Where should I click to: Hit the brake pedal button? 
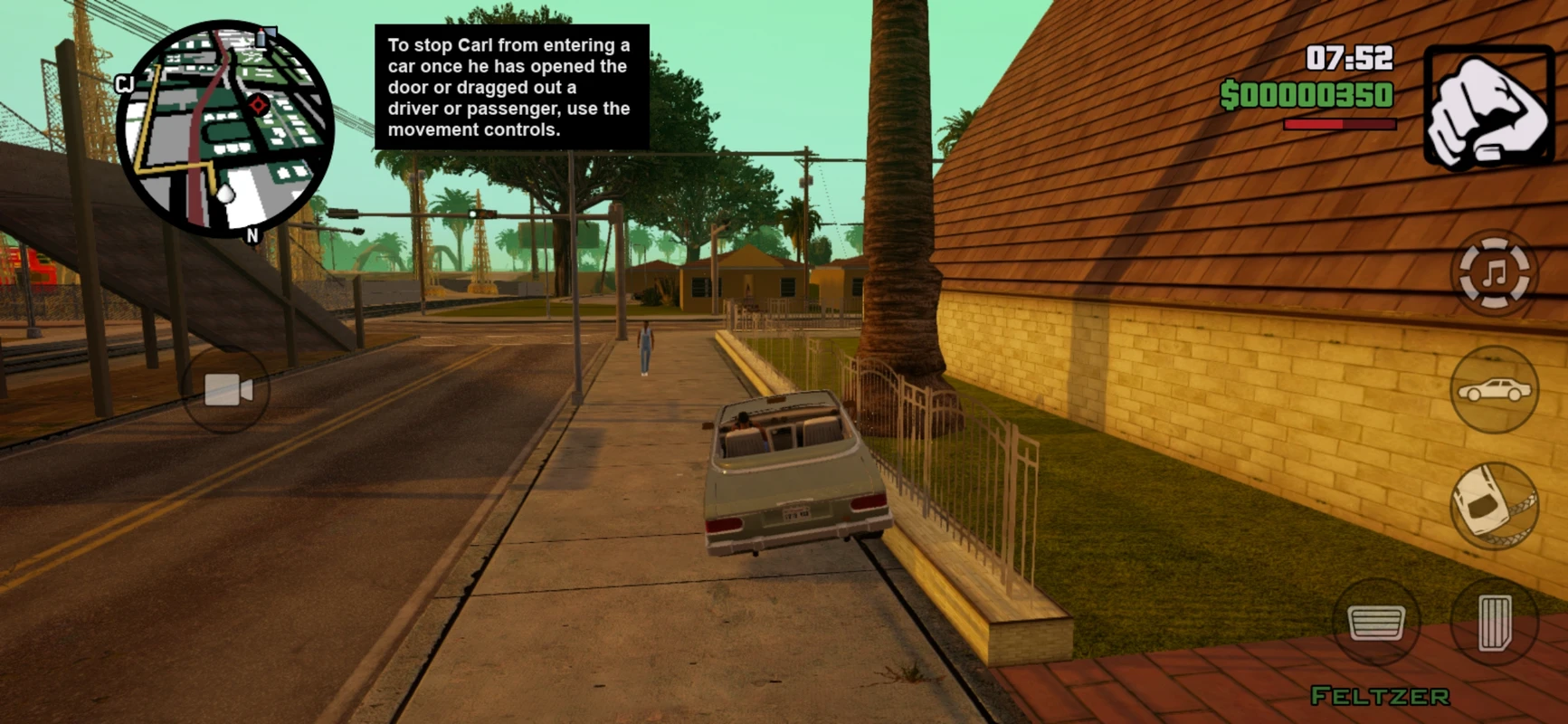(x=1375, y=623)
